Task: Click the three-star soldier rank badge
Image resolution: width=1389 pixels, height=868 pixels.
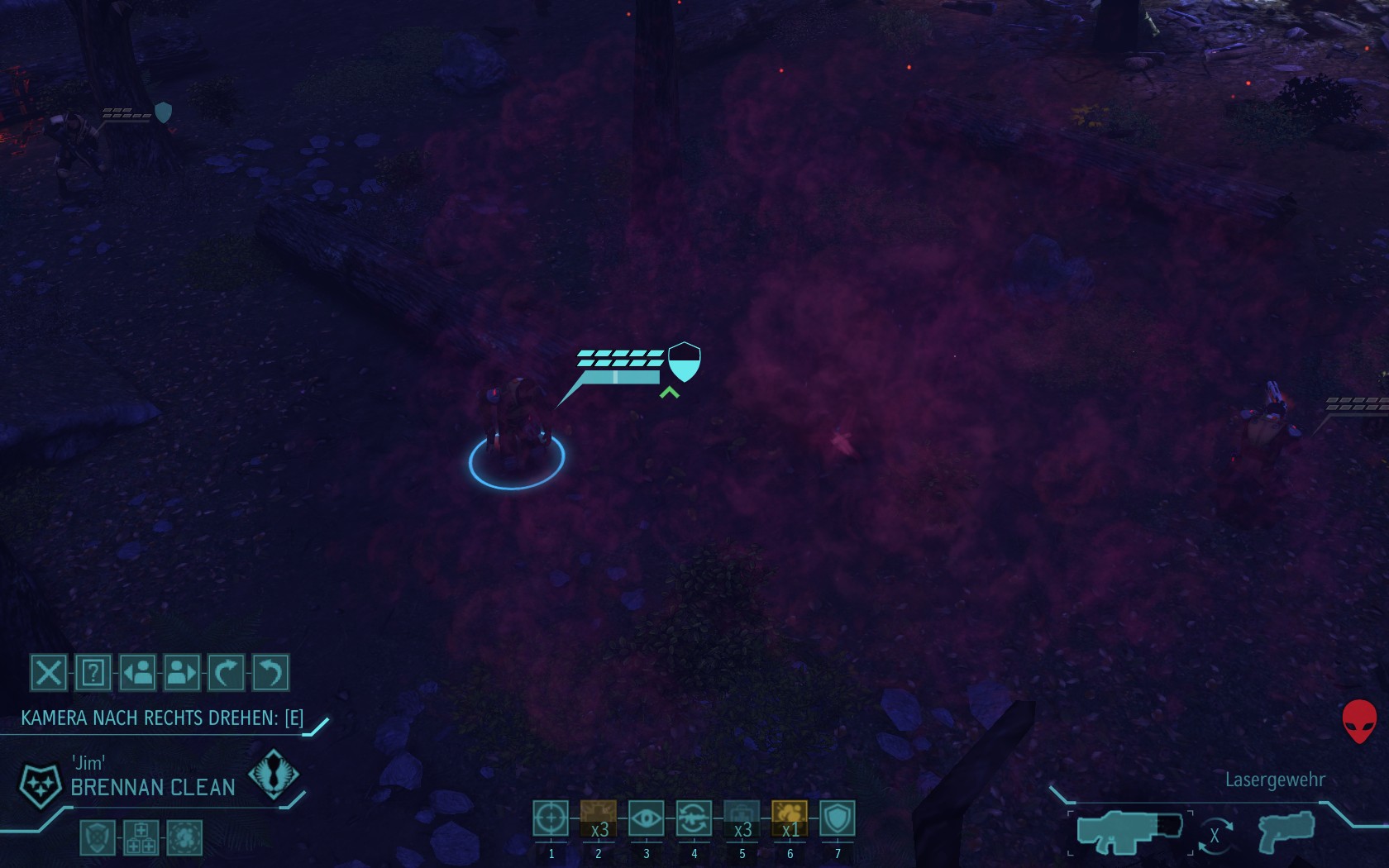Action: coord(40,785)
